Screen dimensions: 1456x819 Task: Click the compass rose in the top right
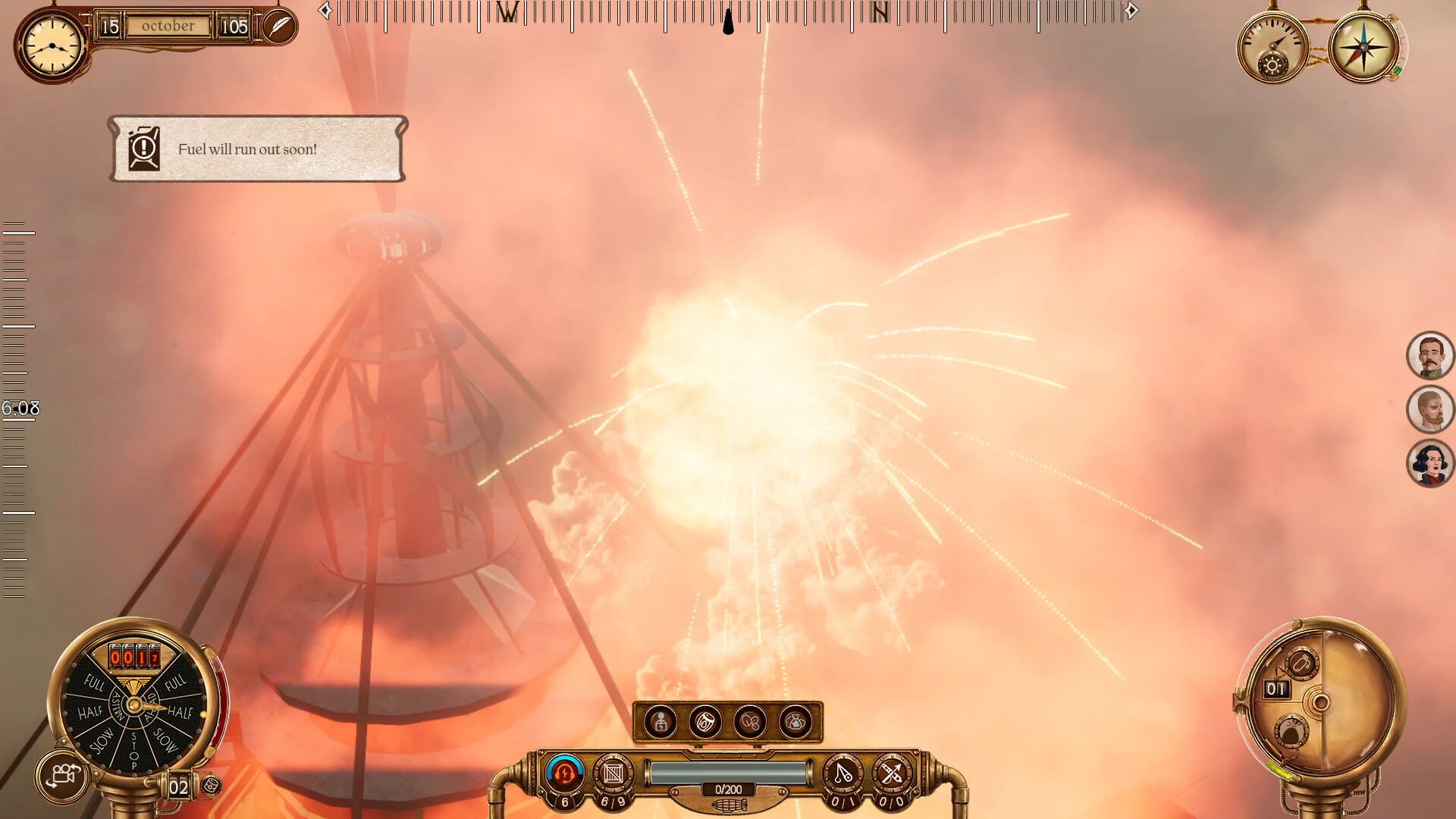tap(1363, 49)
